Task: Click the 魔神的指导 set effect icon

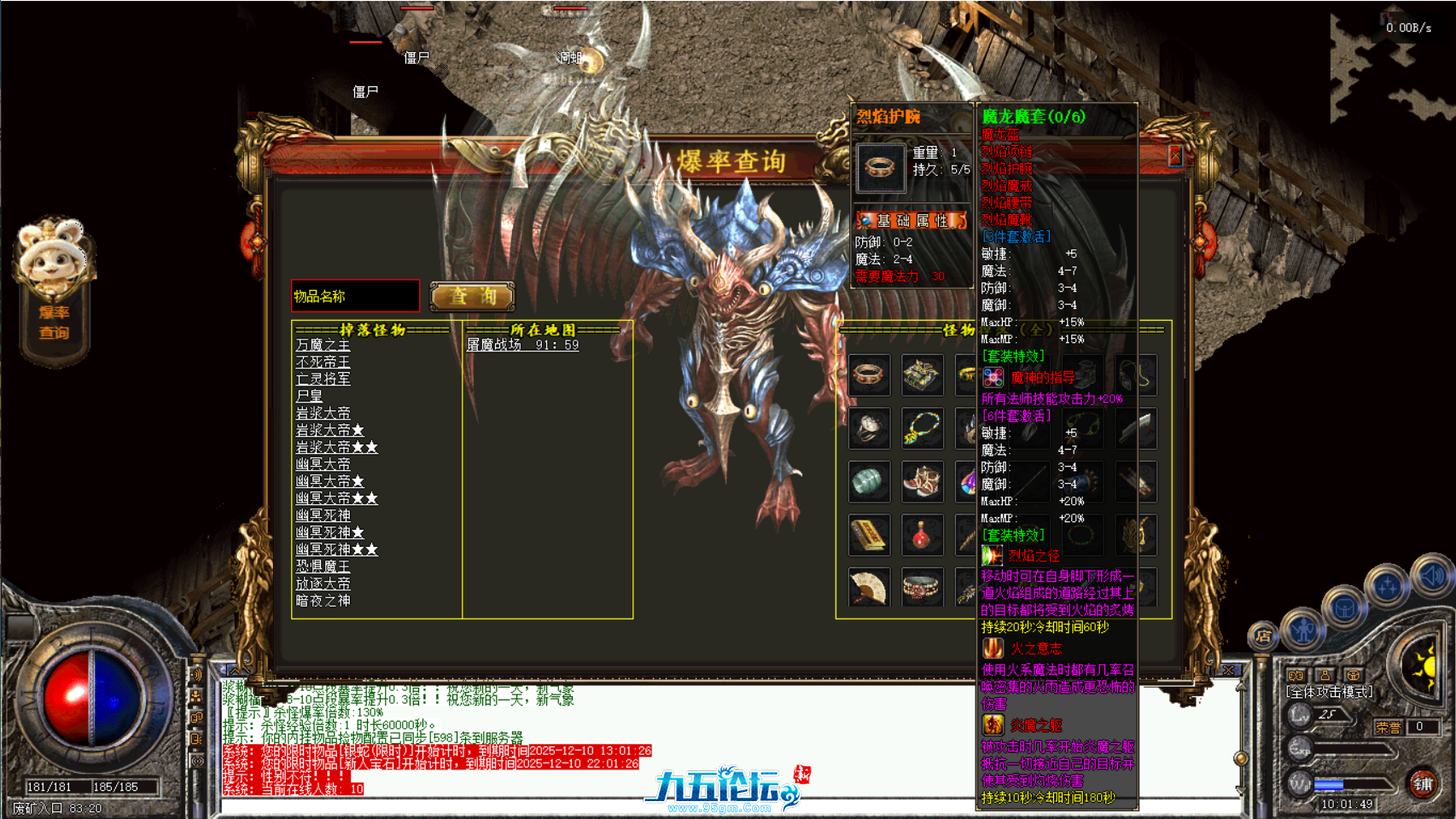Action: 993,375
